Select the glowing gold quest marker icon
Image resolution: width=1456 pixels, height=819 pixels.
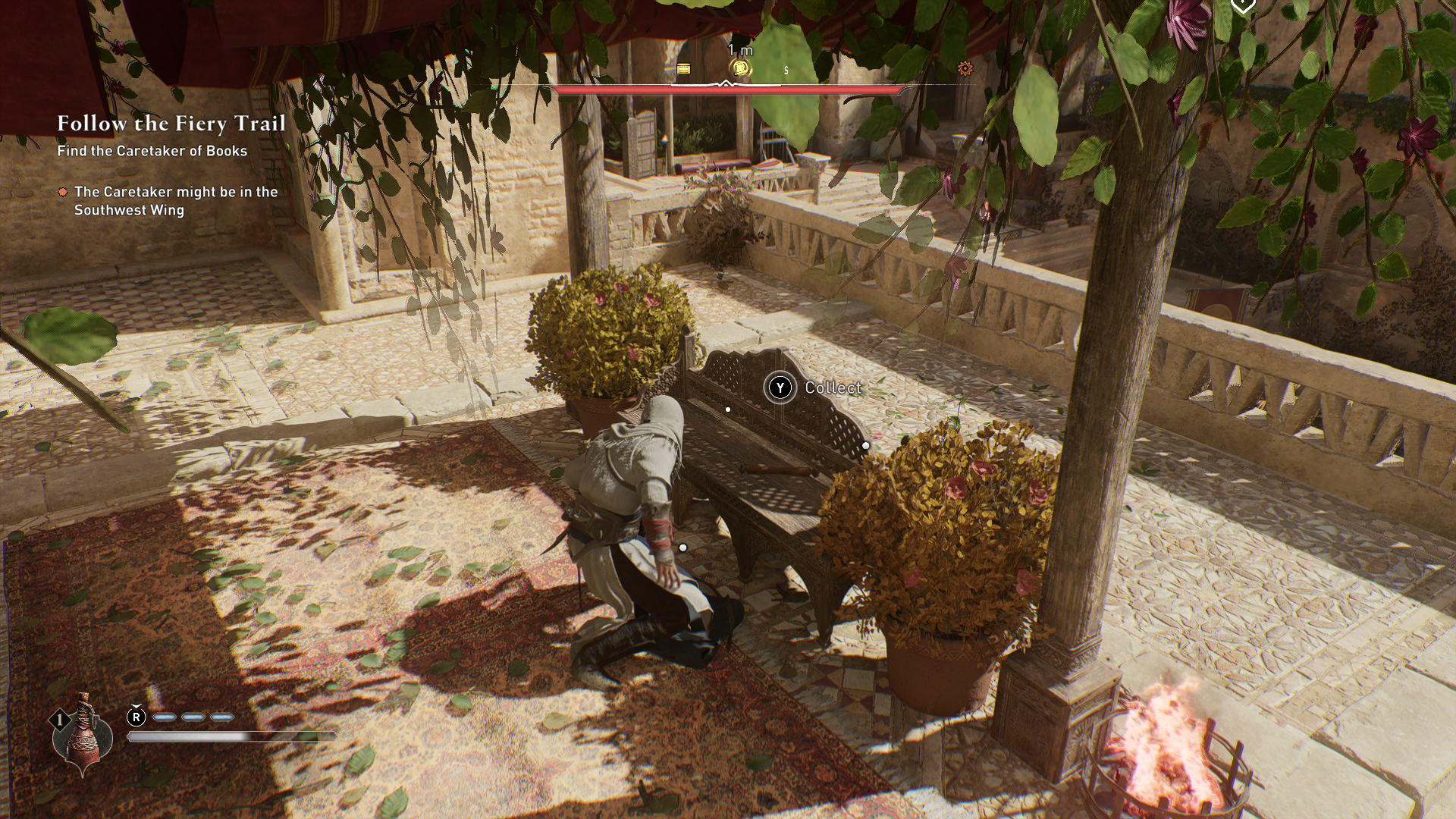coord(739,68)
